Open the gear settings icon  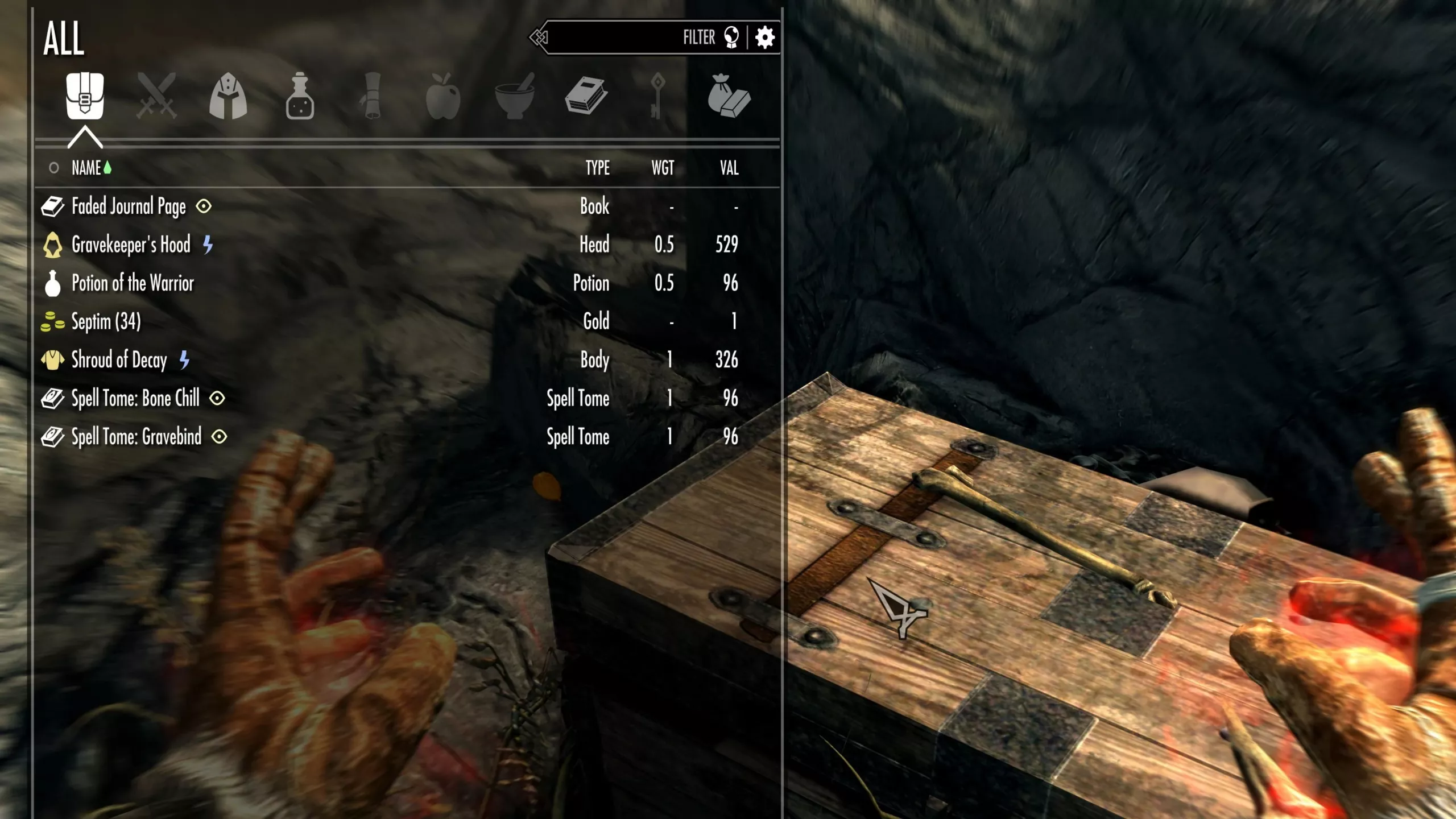tap(765, 38)
